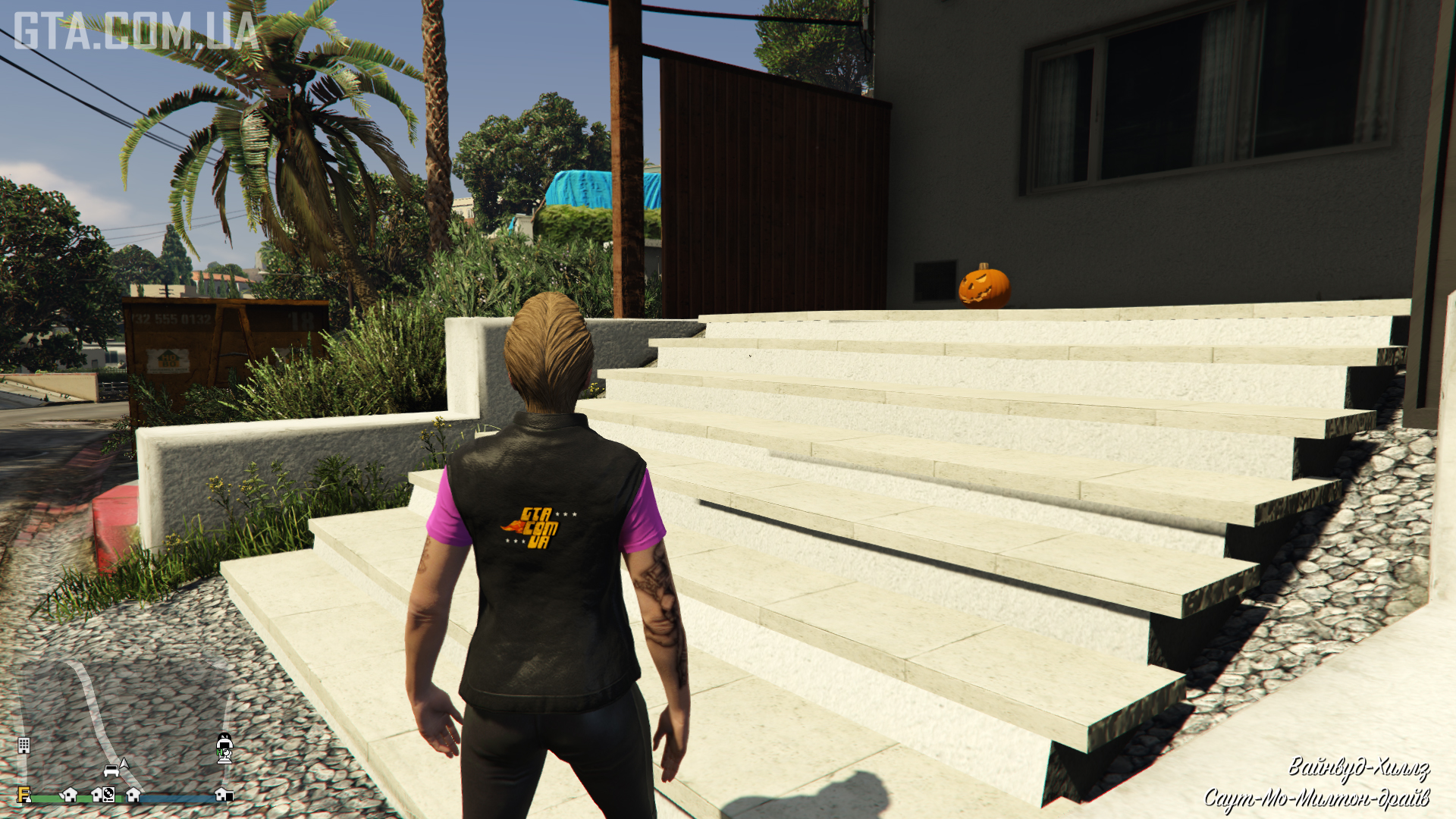Select the yellow F blip on minimap
The height and width of the screenshot is (819, 1456).
click(24, 795)
